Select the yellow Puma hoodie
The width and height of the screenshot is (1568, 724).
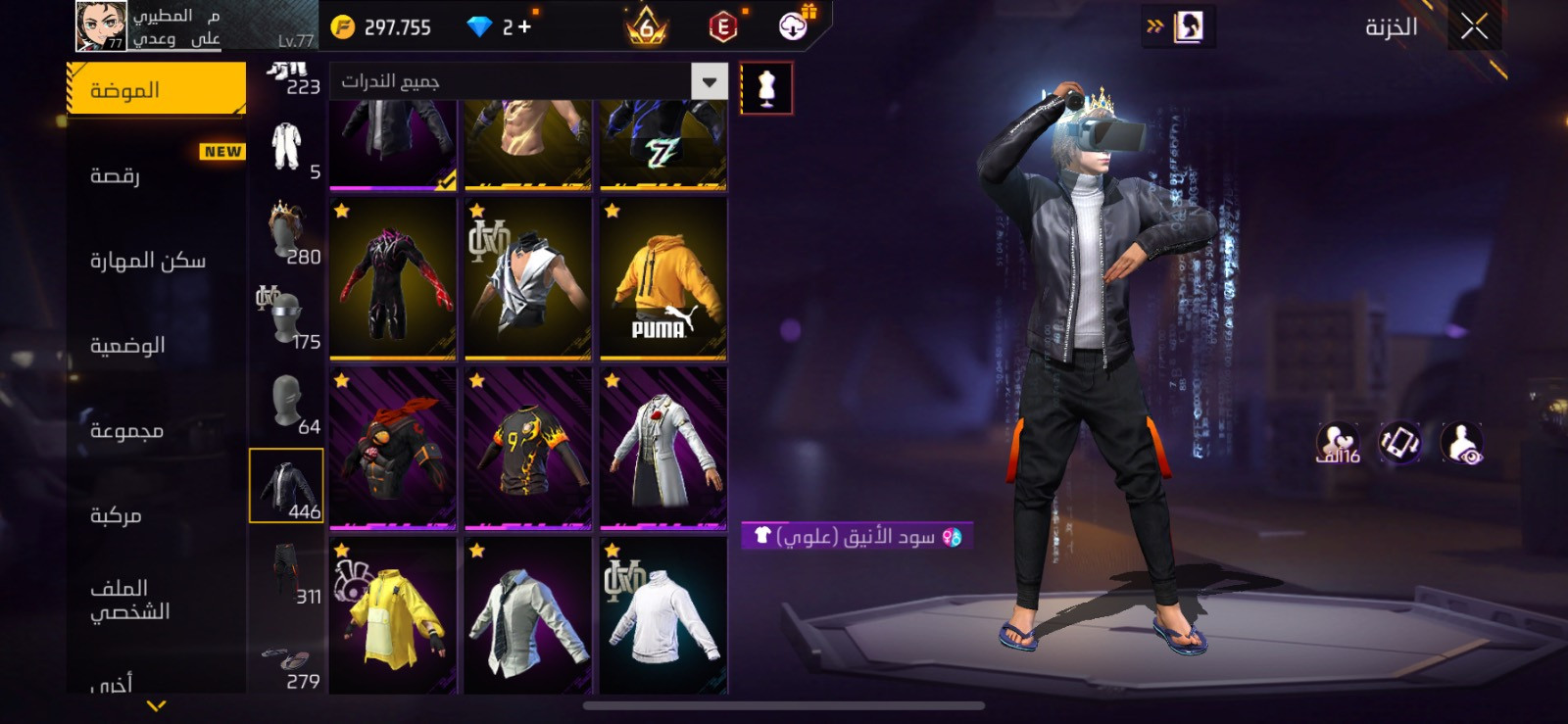(663, 279)
